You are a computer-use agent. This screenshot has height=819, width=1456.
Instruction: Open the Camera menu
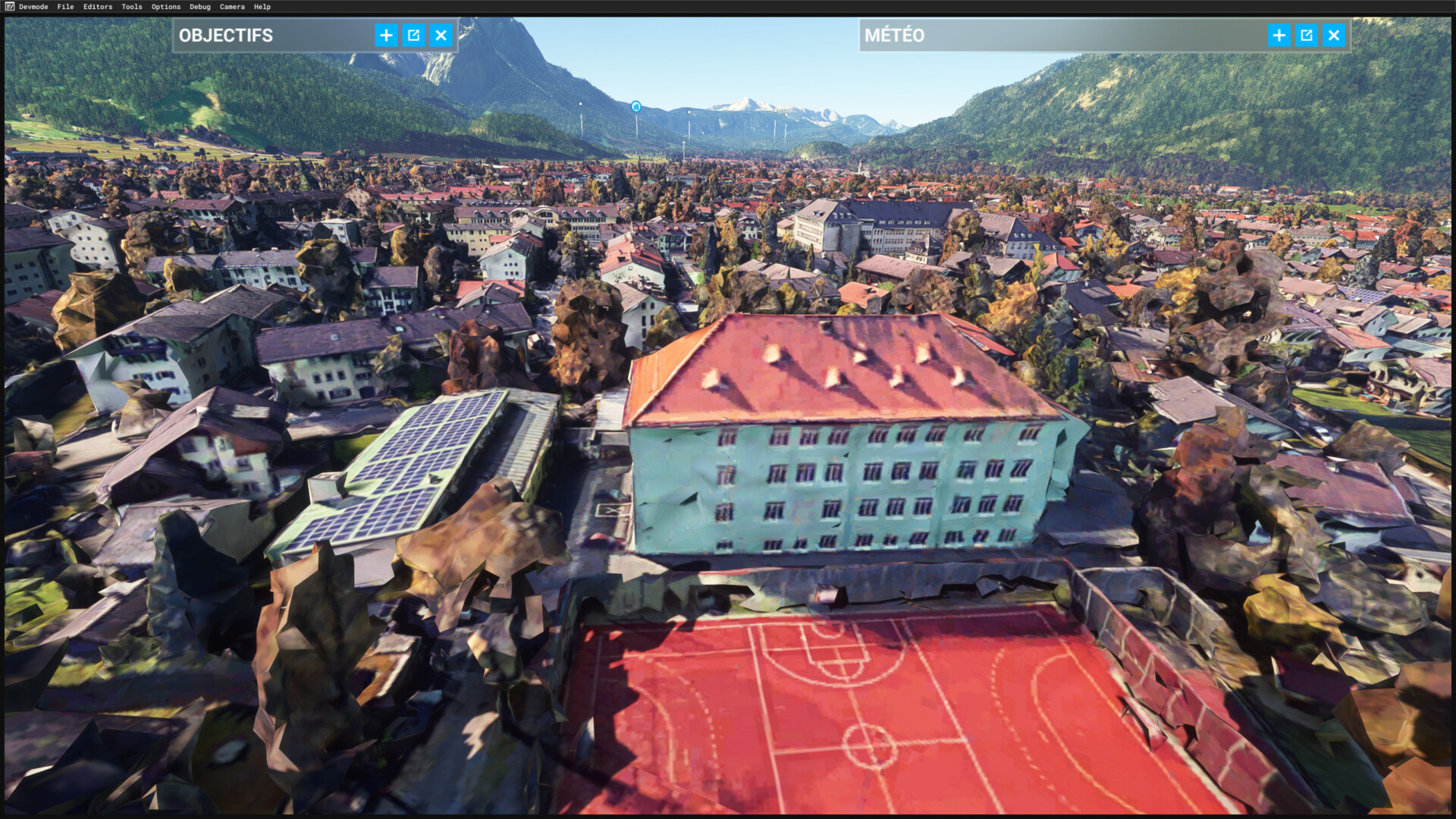coord(232,7)
